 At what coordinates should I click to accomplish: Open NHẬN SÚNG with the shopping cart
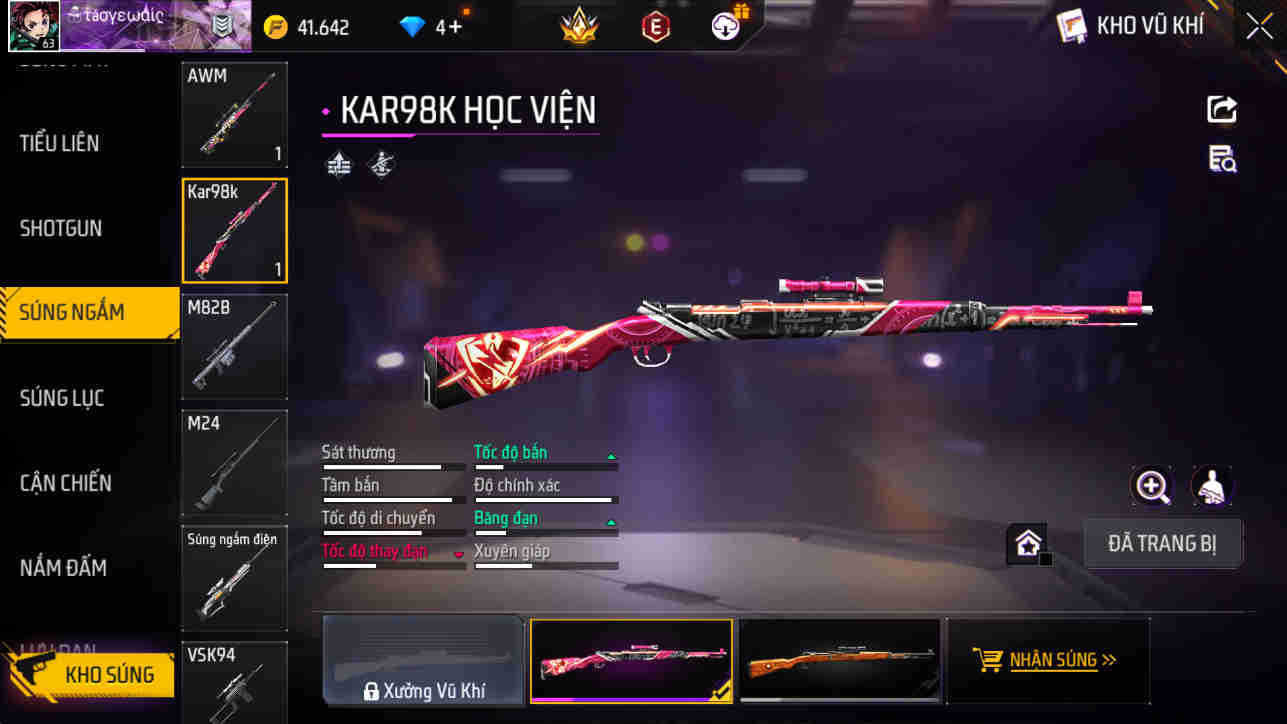click(x=1048, y=660)
